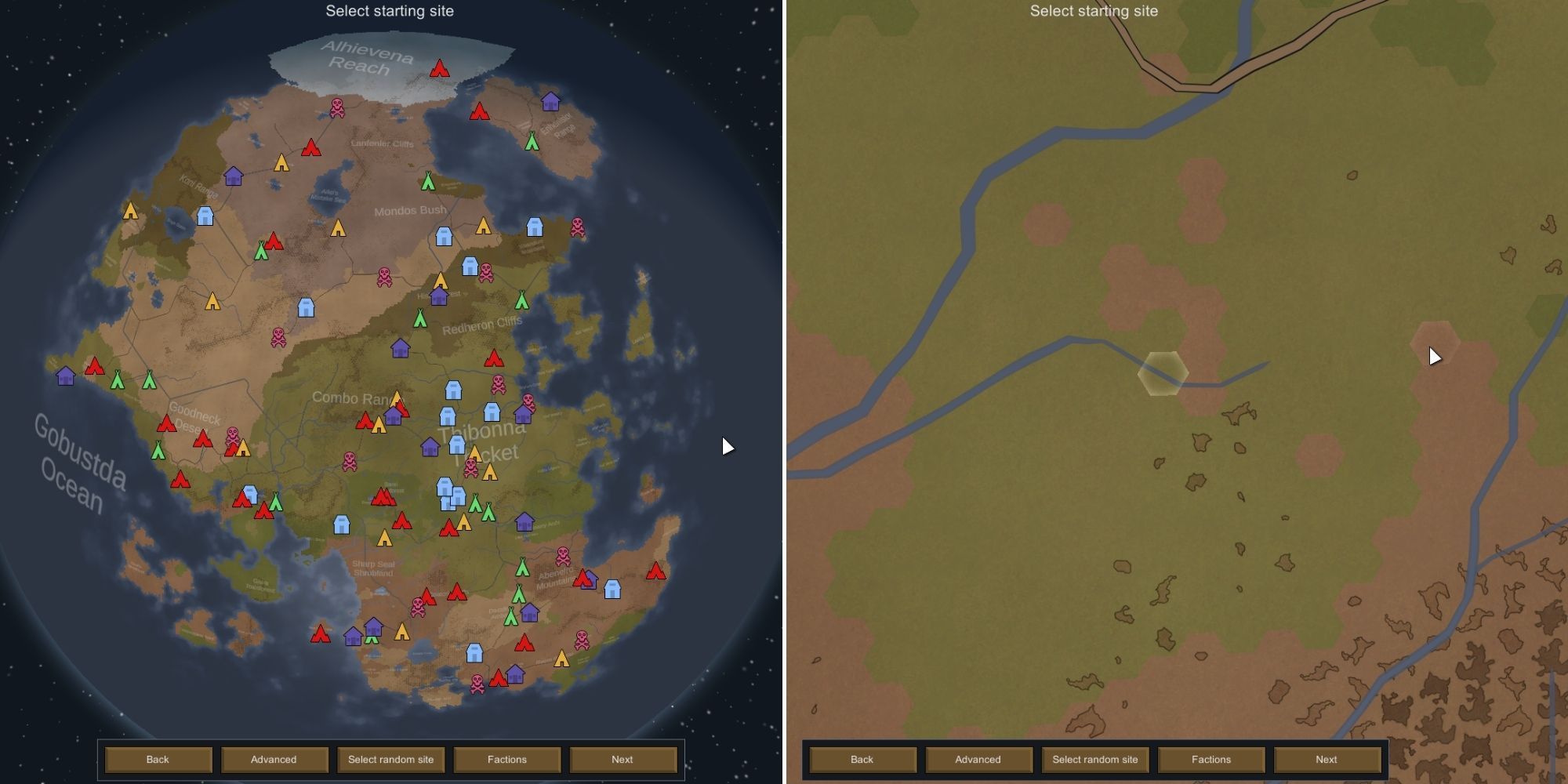Click the purple base on the western Gobustda coast
Image resolution: width=1568 pixels, height=784 pixels.
coord(66,376)
